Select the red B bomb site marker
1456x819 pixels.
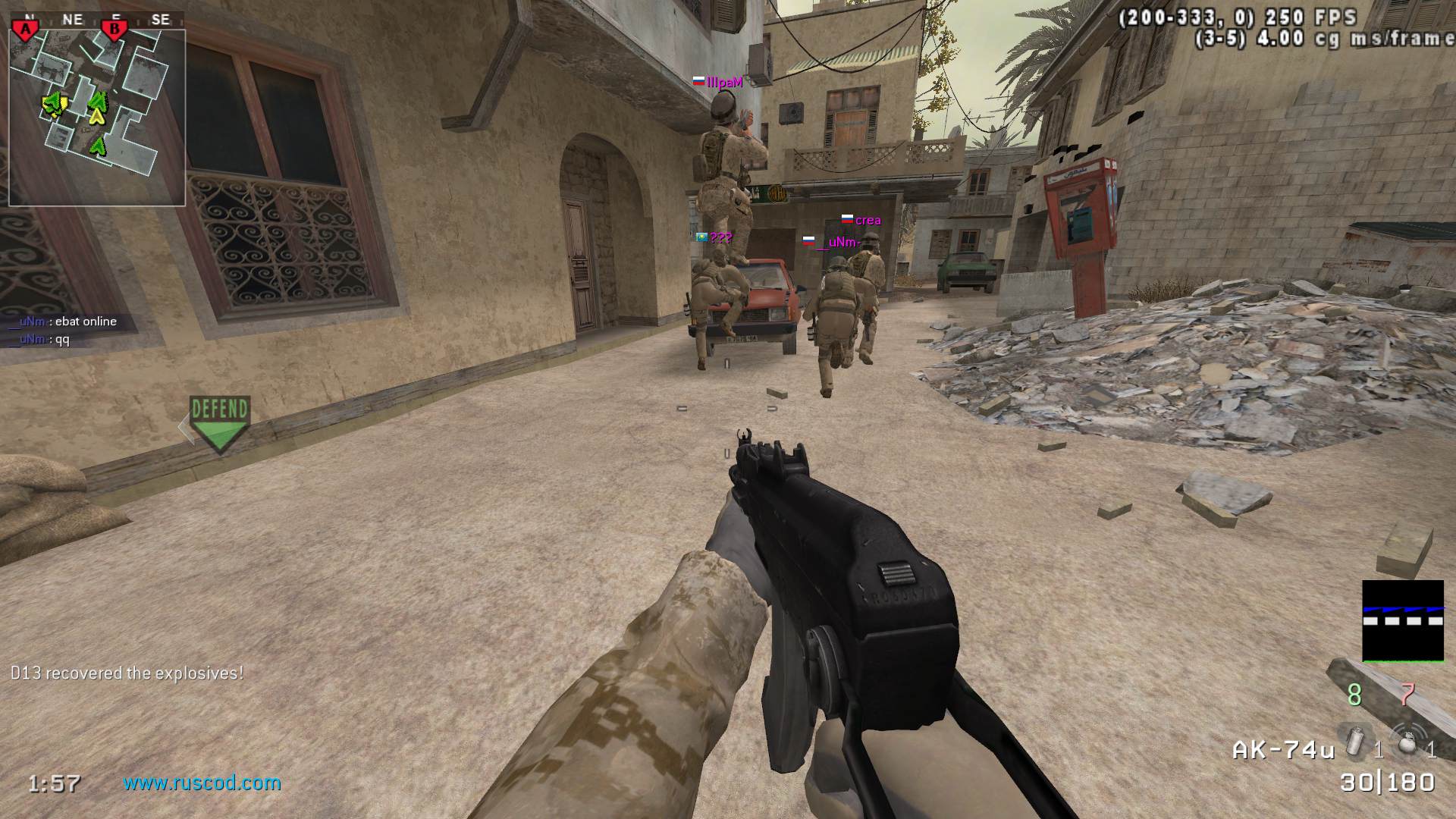115,30
